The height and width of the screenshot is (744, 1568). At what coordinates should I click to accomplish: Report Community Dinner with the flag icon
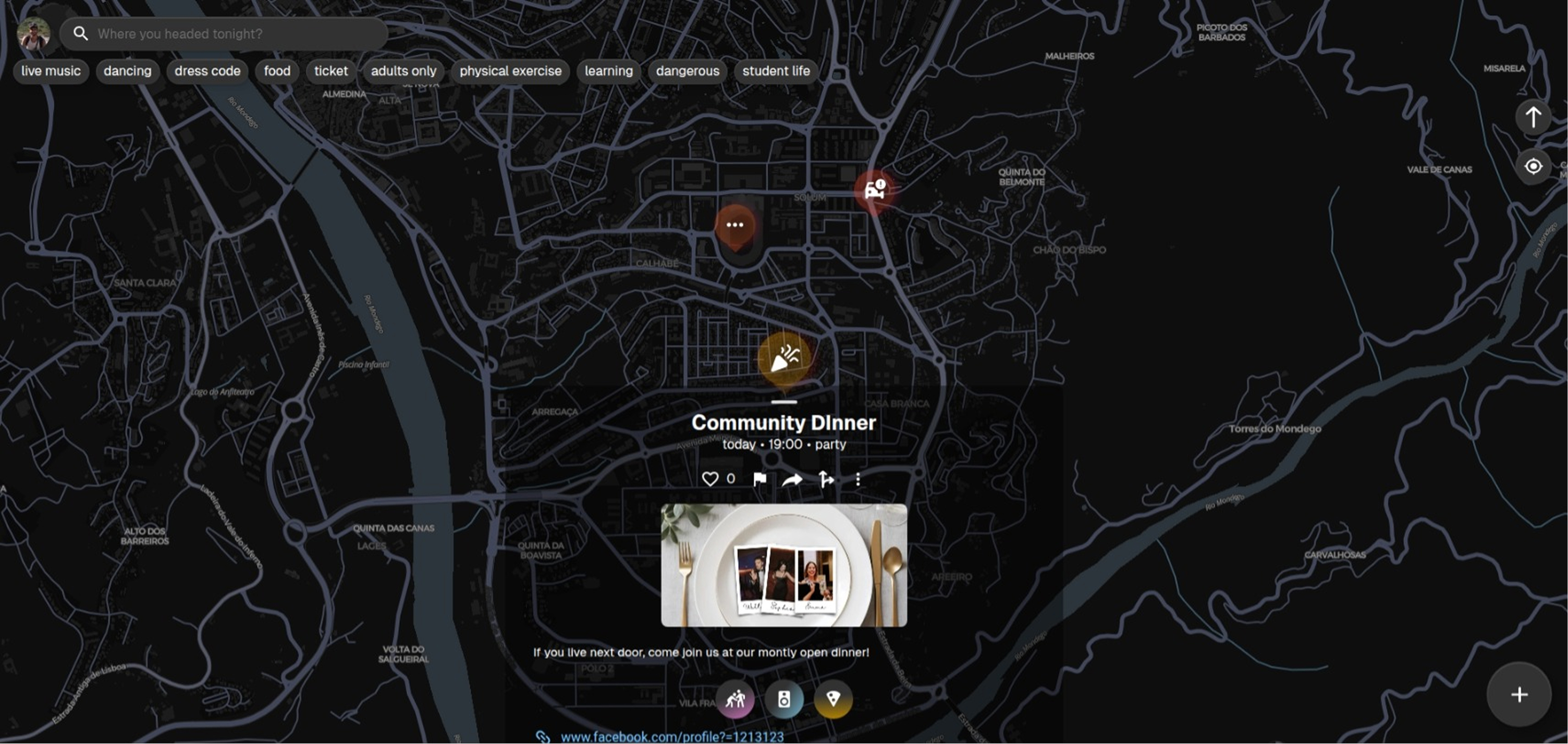point(759,479)
